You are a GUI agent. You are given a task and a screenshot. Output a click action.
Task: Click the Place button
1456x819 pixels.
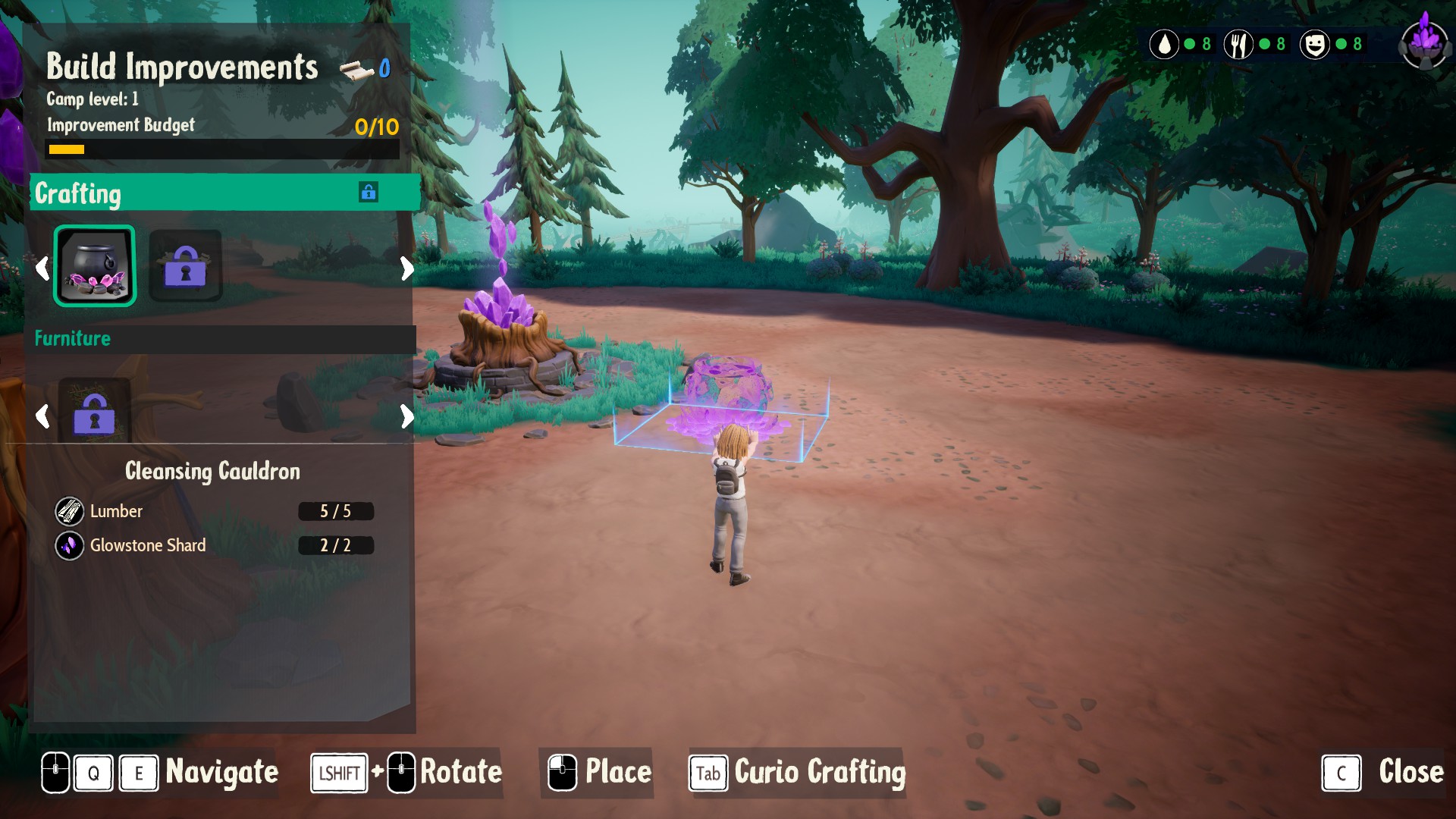click(599, 773)
